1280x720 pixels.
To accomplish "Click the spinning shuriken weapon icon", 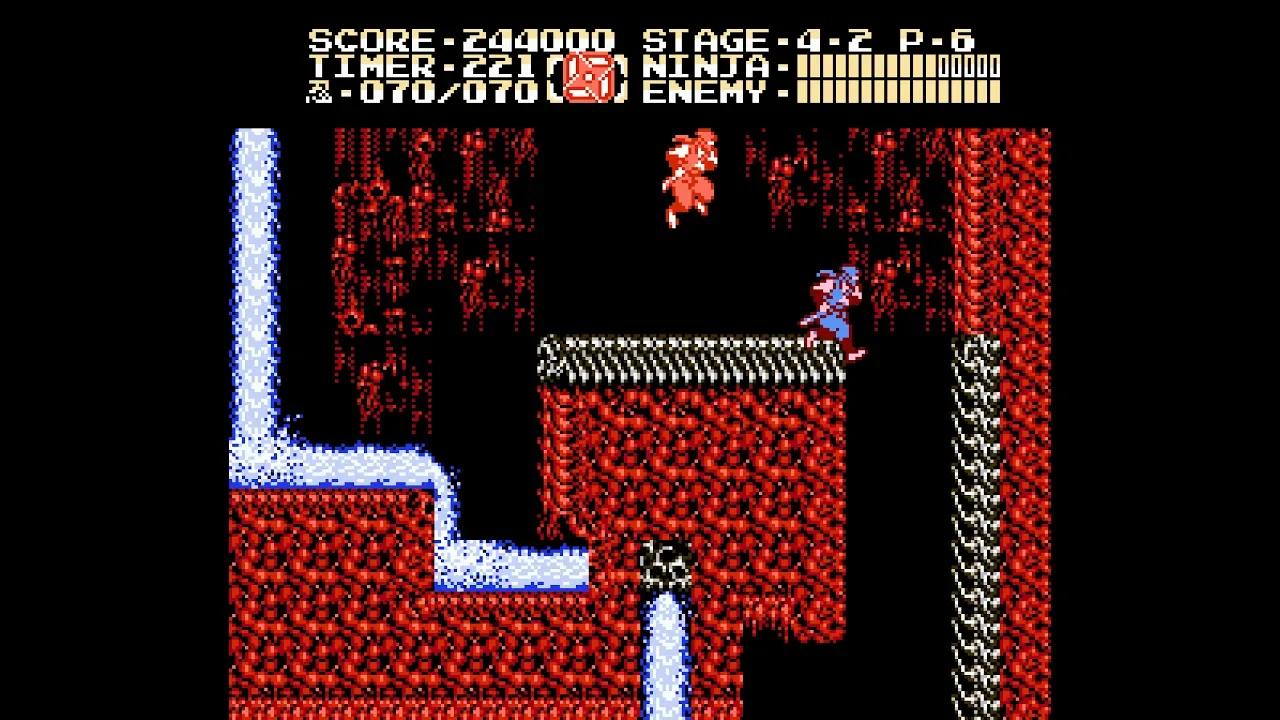I will click(x=589, y=75).
